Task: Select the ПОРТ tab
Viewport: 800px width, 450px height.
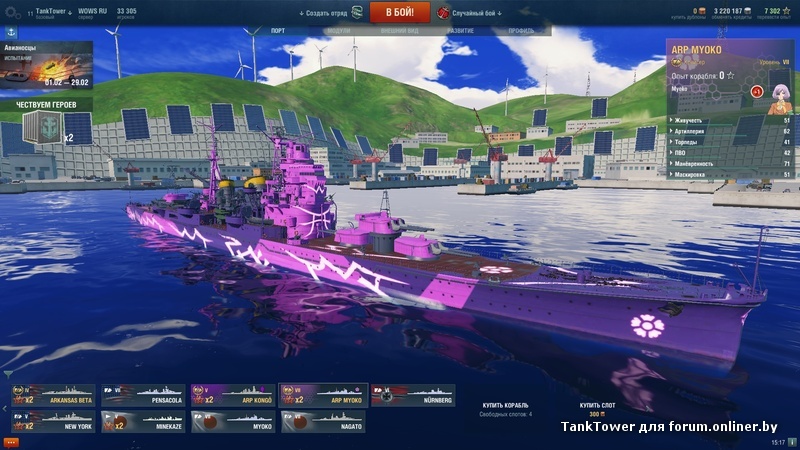Action: (278, 31)
